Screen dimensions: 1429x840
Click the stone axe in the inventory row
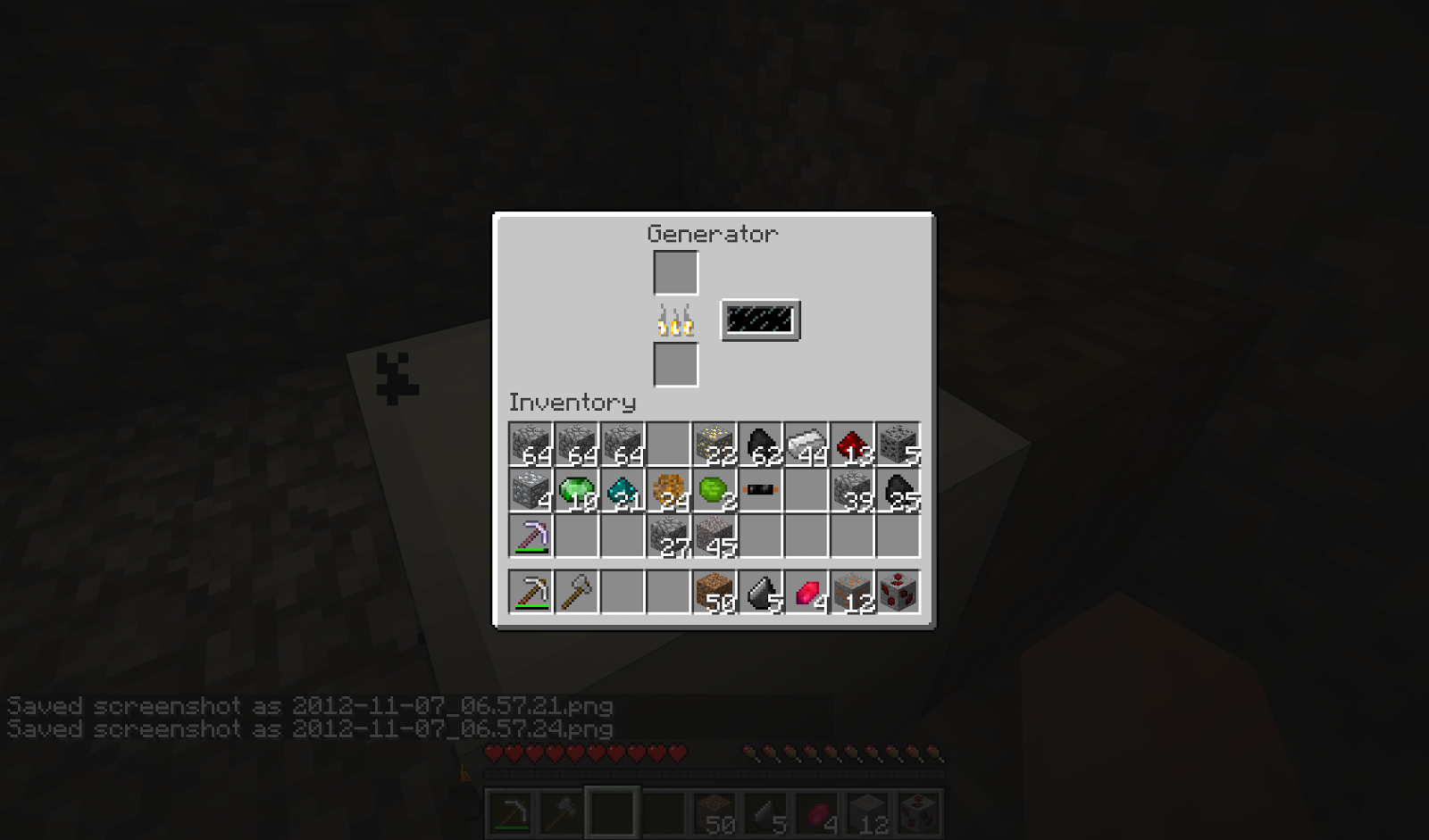point(578,592)
